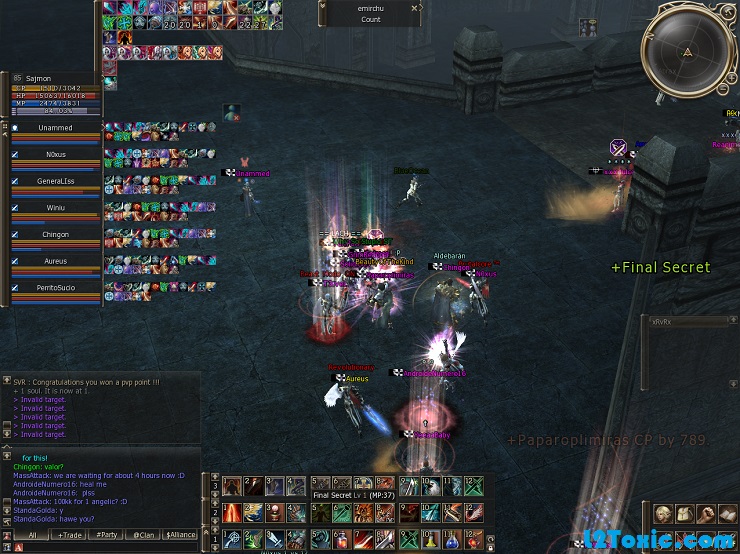Screen dimensions: 740x554
Task: Select party member Aureus
Action: pos(55,261)
